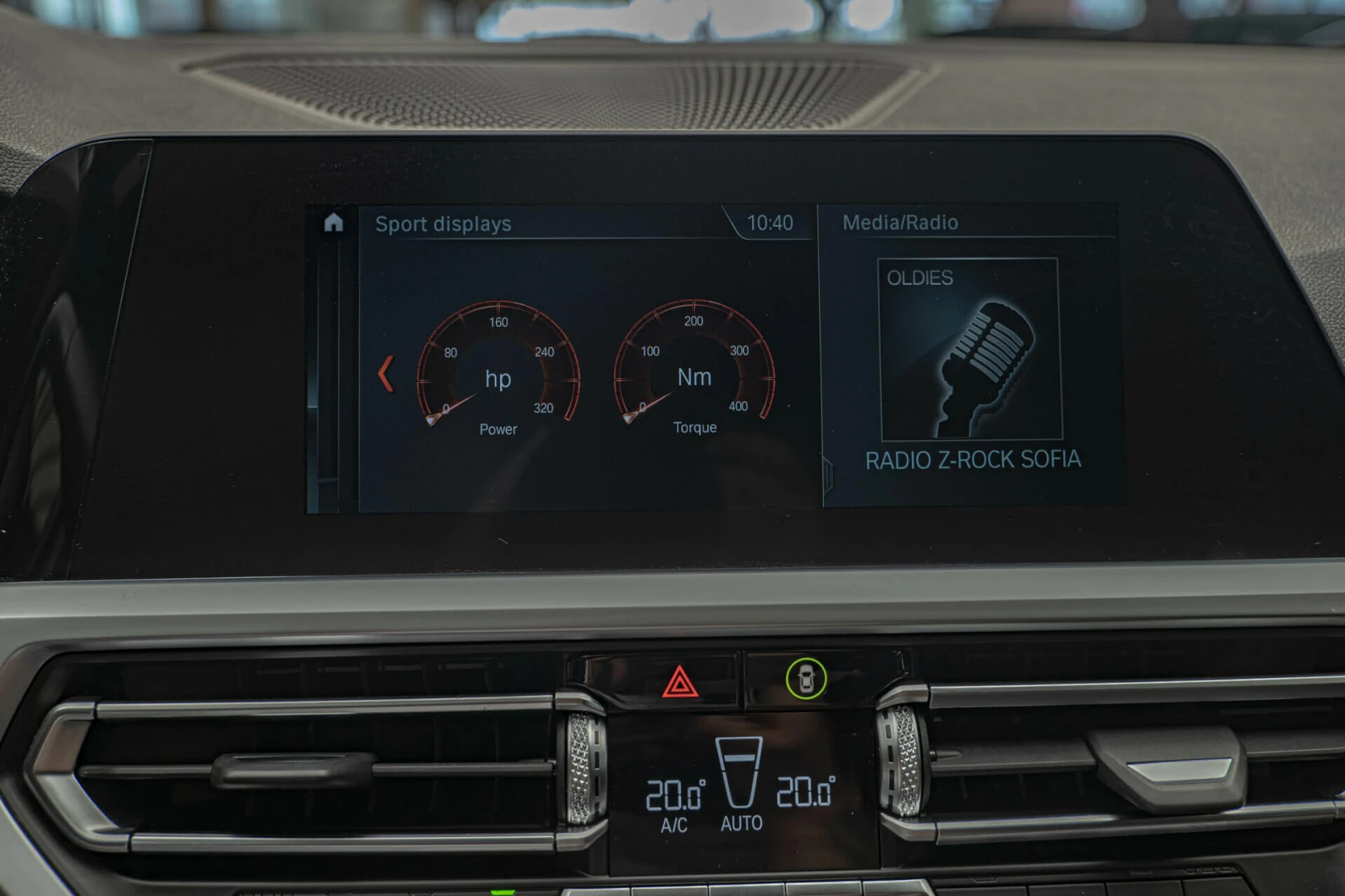
Task: Activate the red hazard triangle button
Action: (680, 682)
